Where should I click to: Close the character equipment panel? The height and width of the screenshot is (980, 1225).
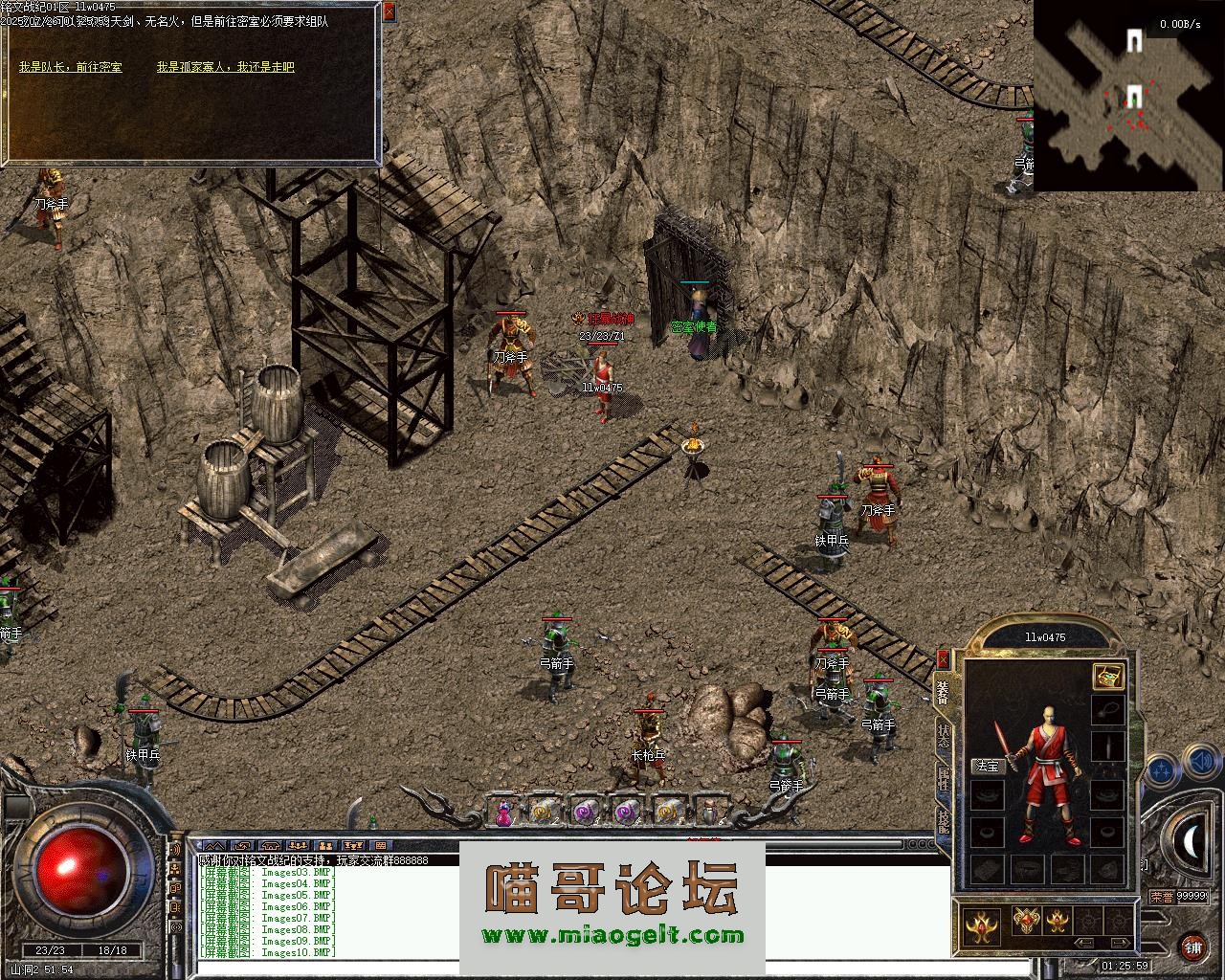943,658
